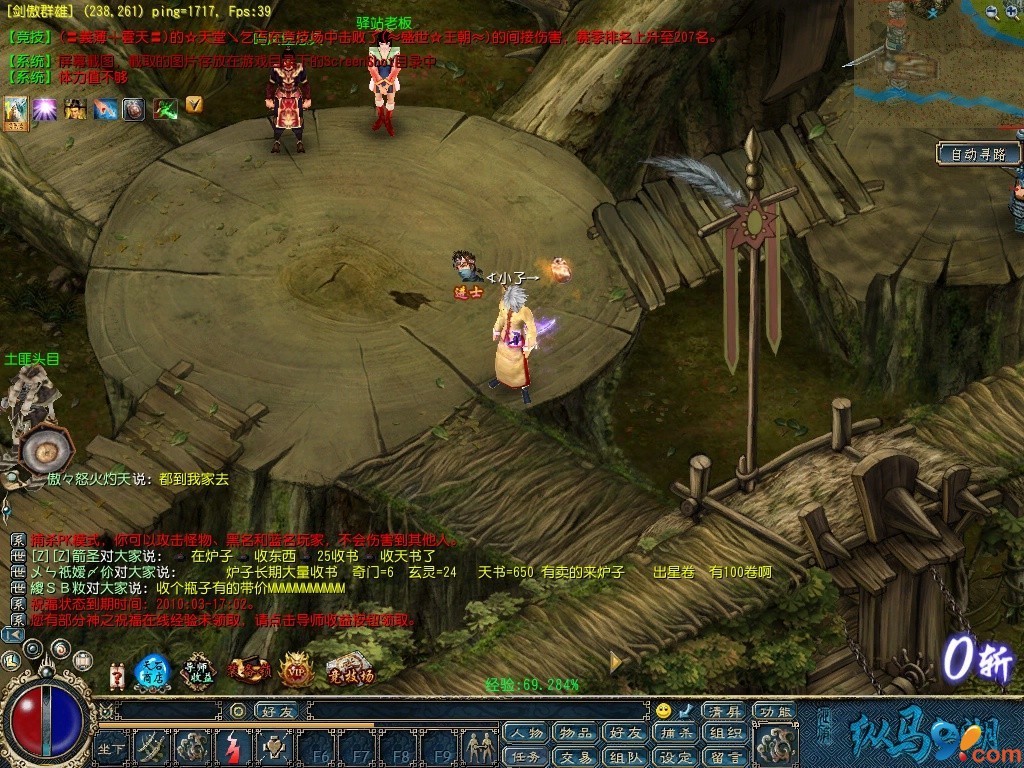Screen dimensions: 1024x768
Task: Open the 天石商店 shop icon
Action: click(153, 672)
